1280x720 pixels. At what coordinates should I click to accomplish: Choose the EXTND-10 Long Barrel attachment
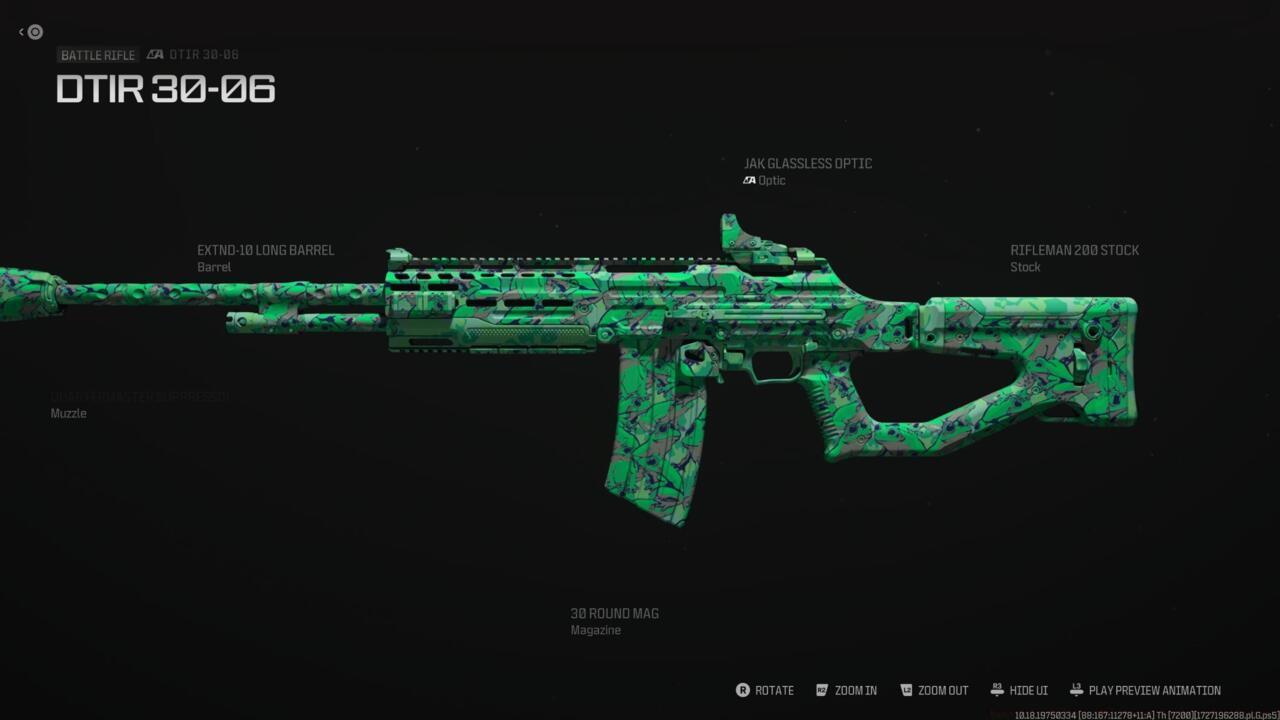pyautogui.click(x=266, y=251)
